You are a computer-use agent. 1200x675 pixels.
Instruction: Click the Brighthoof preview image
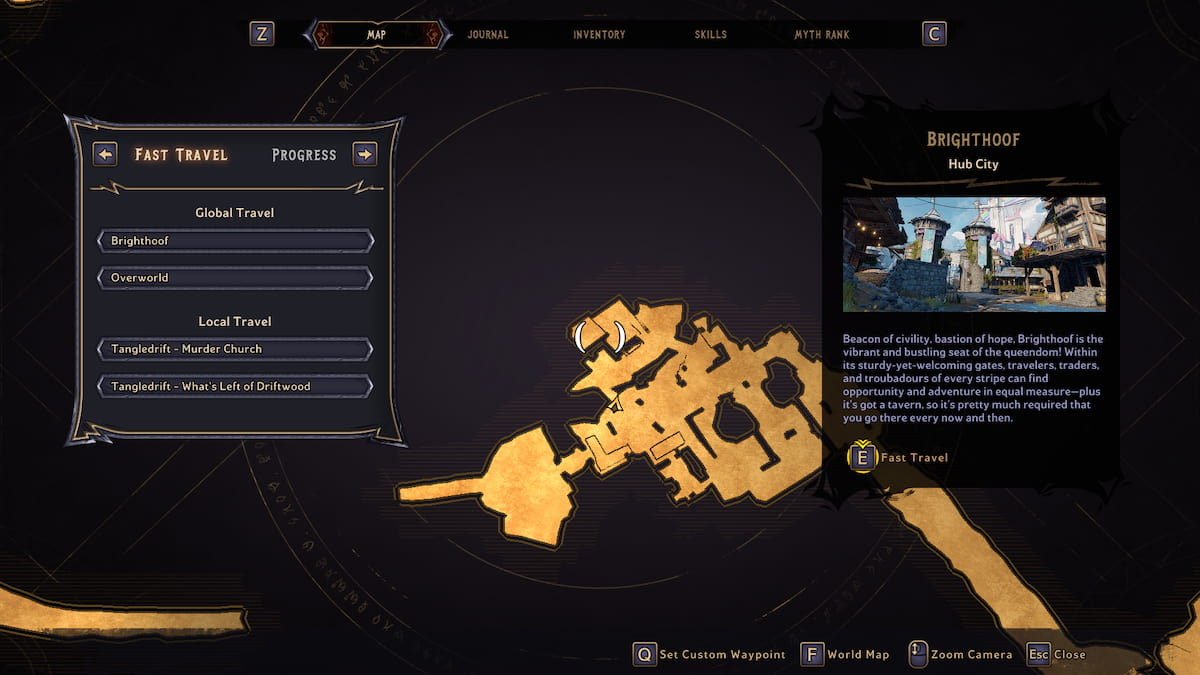(974, 254)
